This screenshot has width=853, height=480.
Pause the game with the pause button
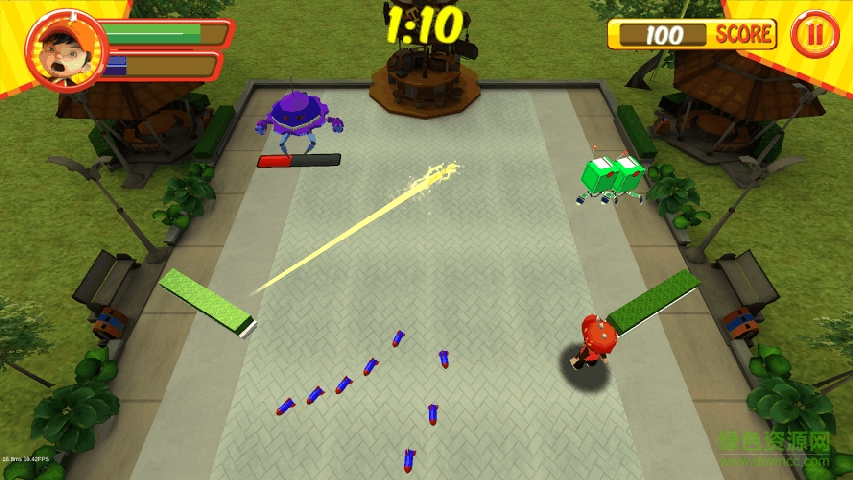[815, 34]
